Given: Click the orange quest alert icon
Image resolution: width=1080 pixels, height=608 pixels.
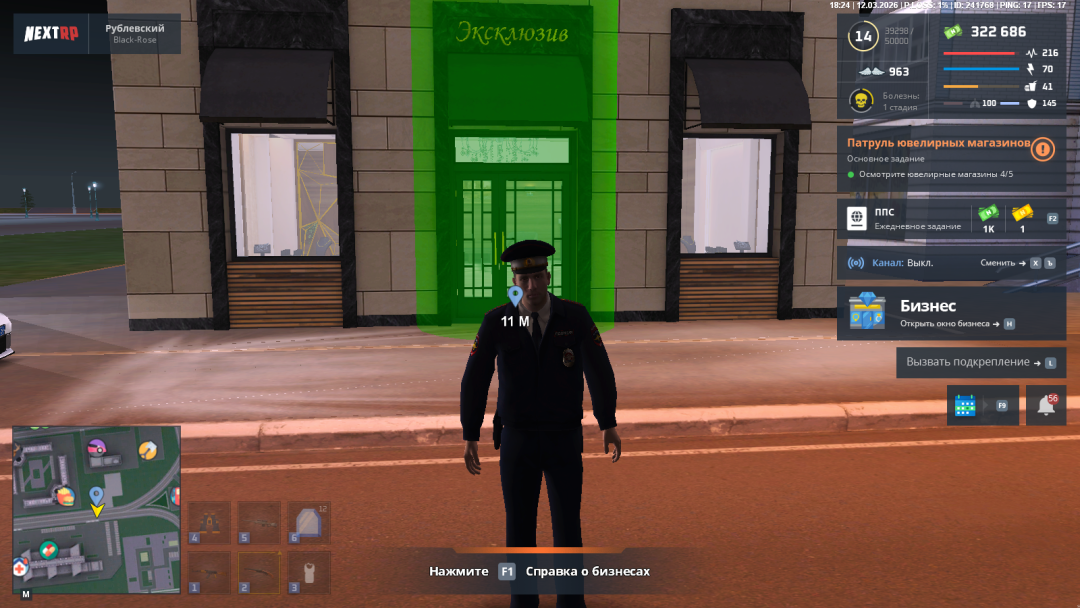Looking at the screenshot, I should coord(1043,149).
